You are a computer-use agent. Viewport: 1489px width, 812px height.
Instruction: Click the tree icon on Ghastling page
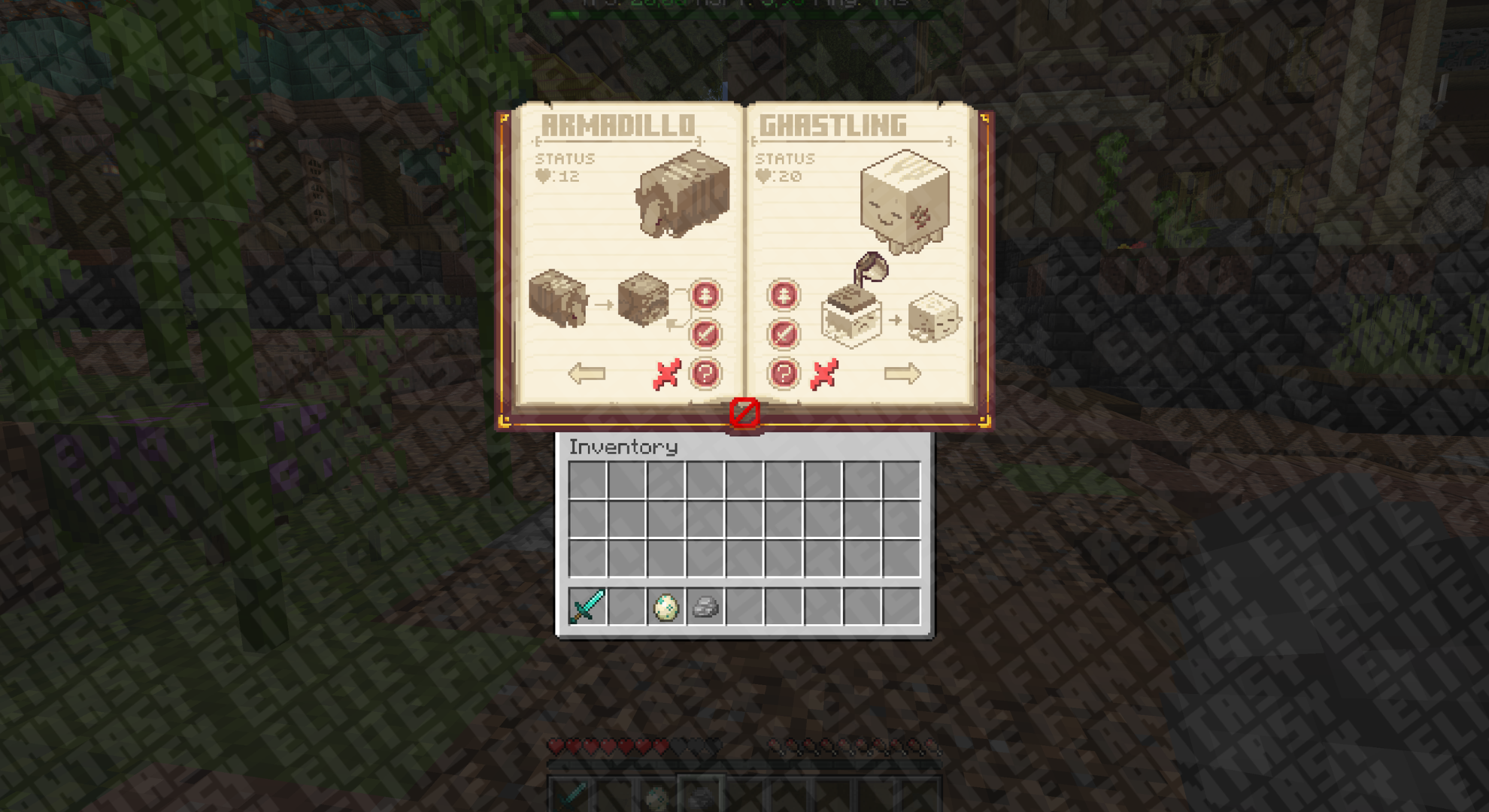(x=784, y=295)
